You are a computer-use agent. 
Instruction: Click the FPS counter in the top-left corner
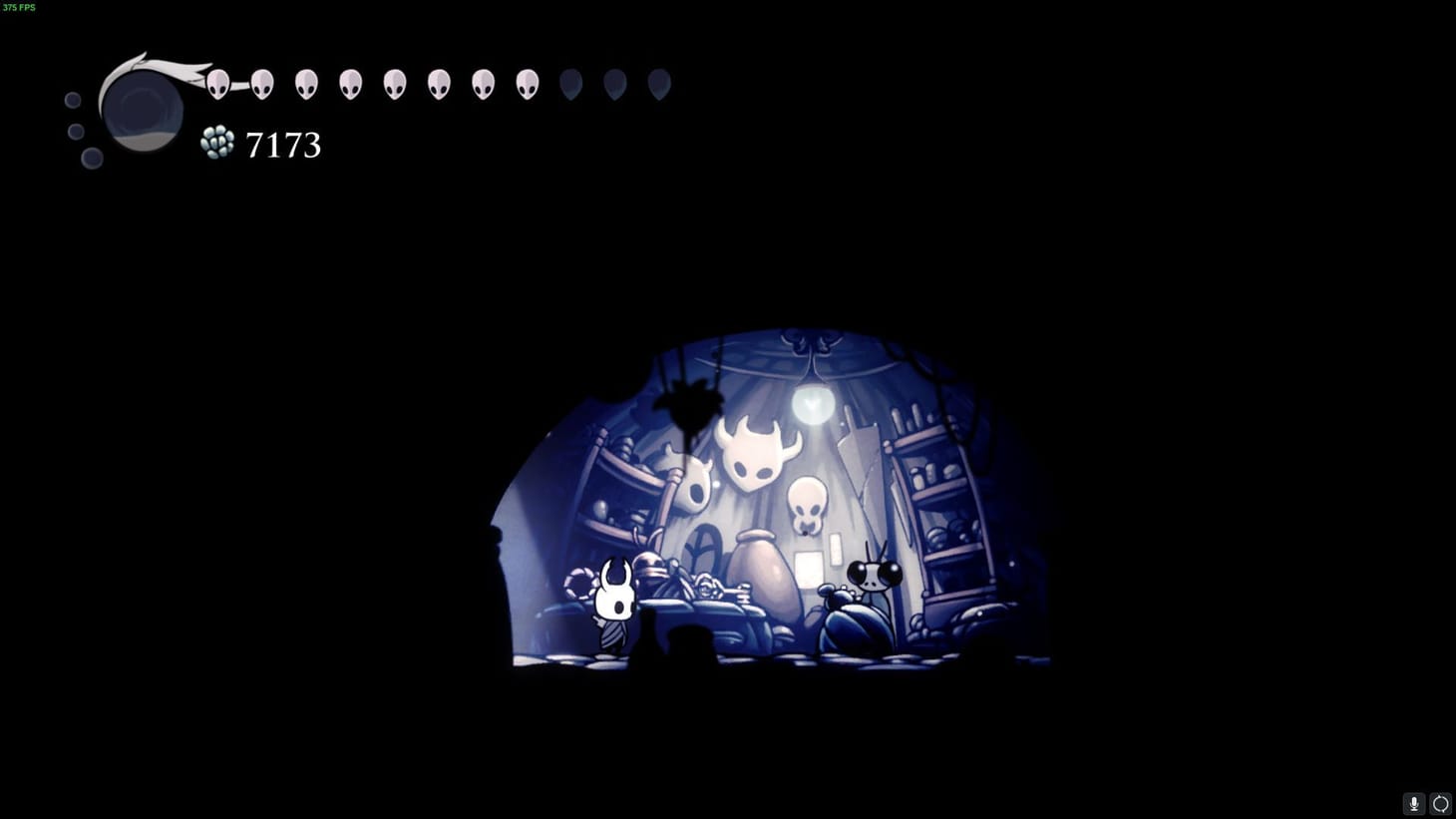point(20,7)
